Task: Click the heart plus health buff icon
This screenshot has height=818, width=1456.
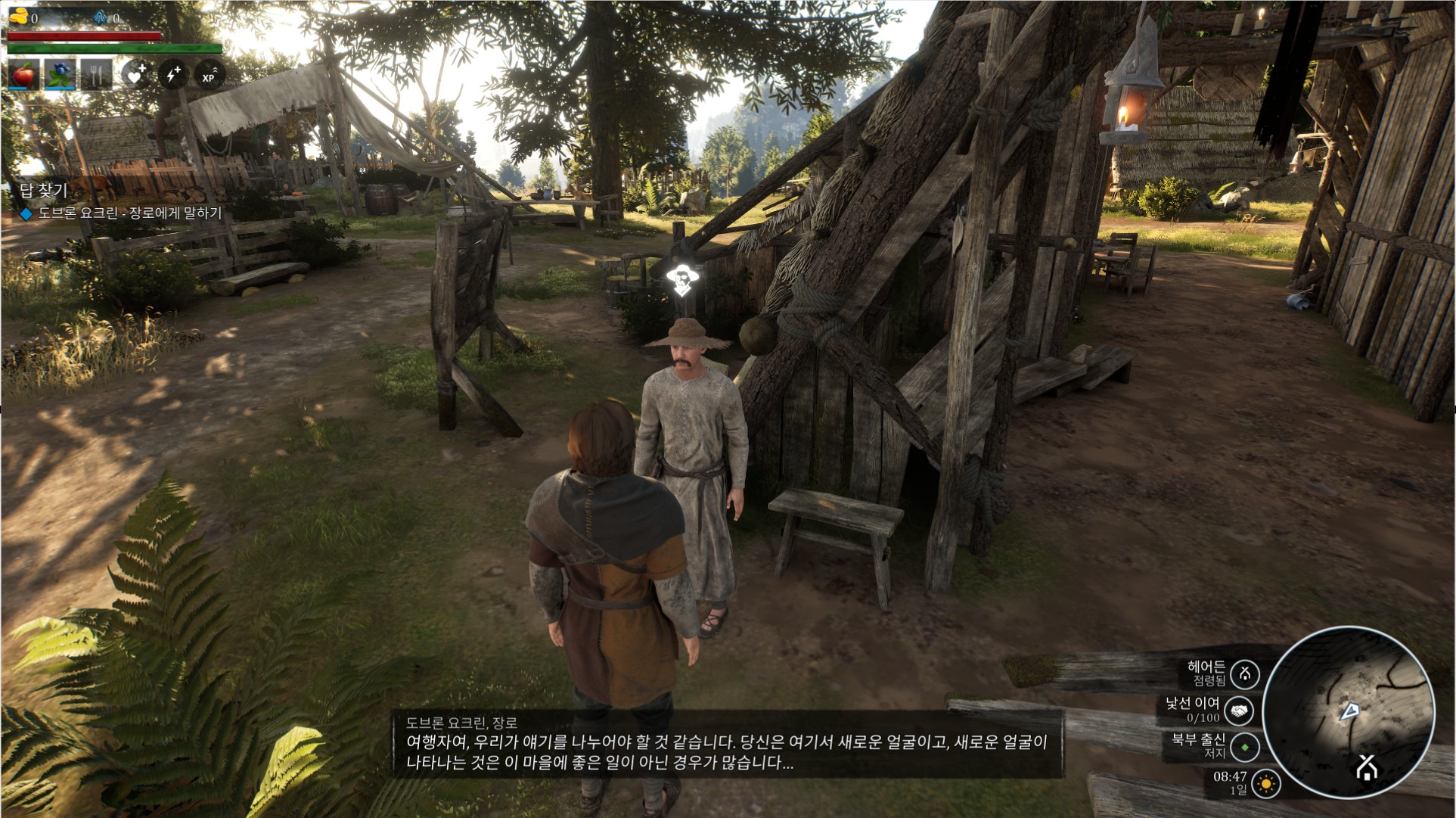Action: tap(136, 75)
